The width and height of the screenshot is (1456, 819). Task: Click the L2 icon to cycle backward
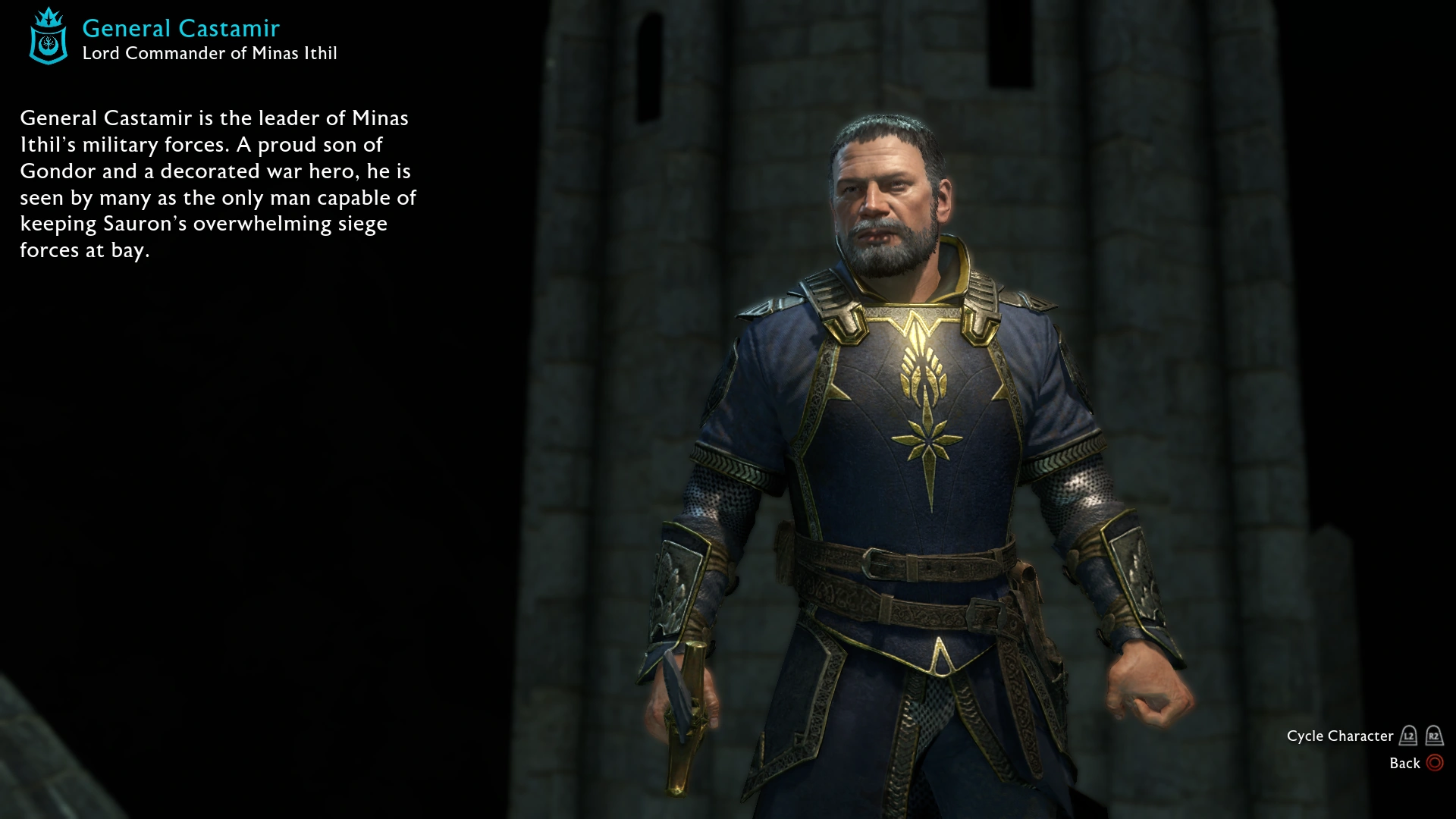tap(1408, 736)
